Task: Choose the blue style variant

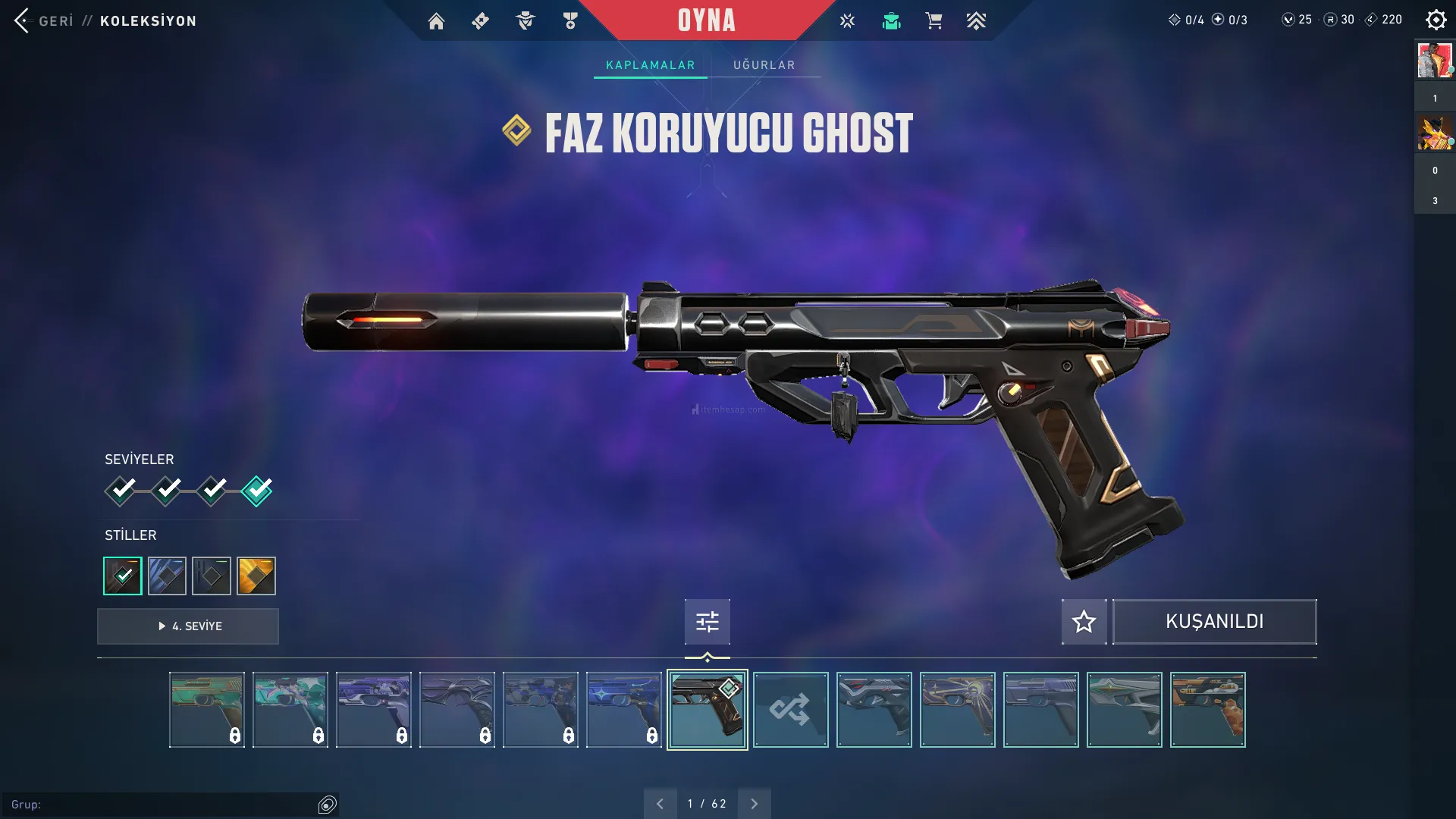Action: click(167, 576)
